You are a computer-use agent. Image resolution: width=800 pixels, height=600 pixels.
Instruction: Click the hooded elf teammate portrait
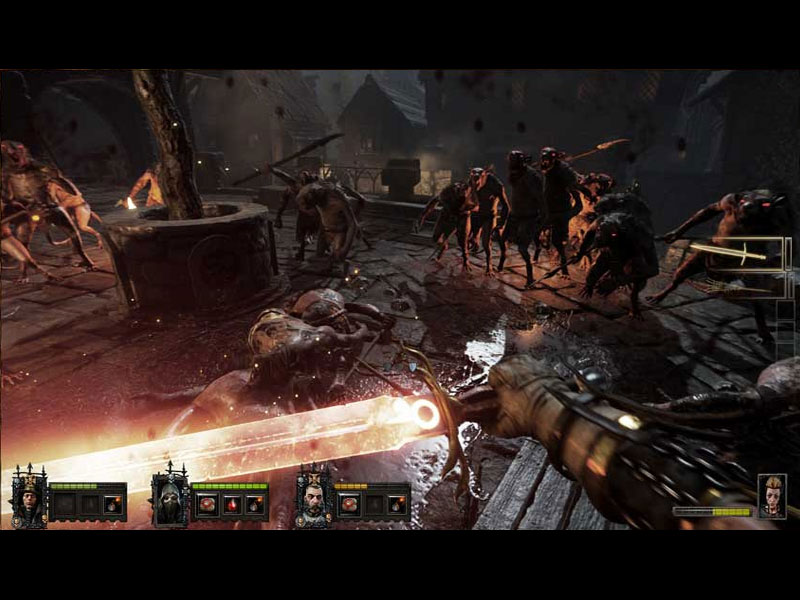click(x=170, y=498)
